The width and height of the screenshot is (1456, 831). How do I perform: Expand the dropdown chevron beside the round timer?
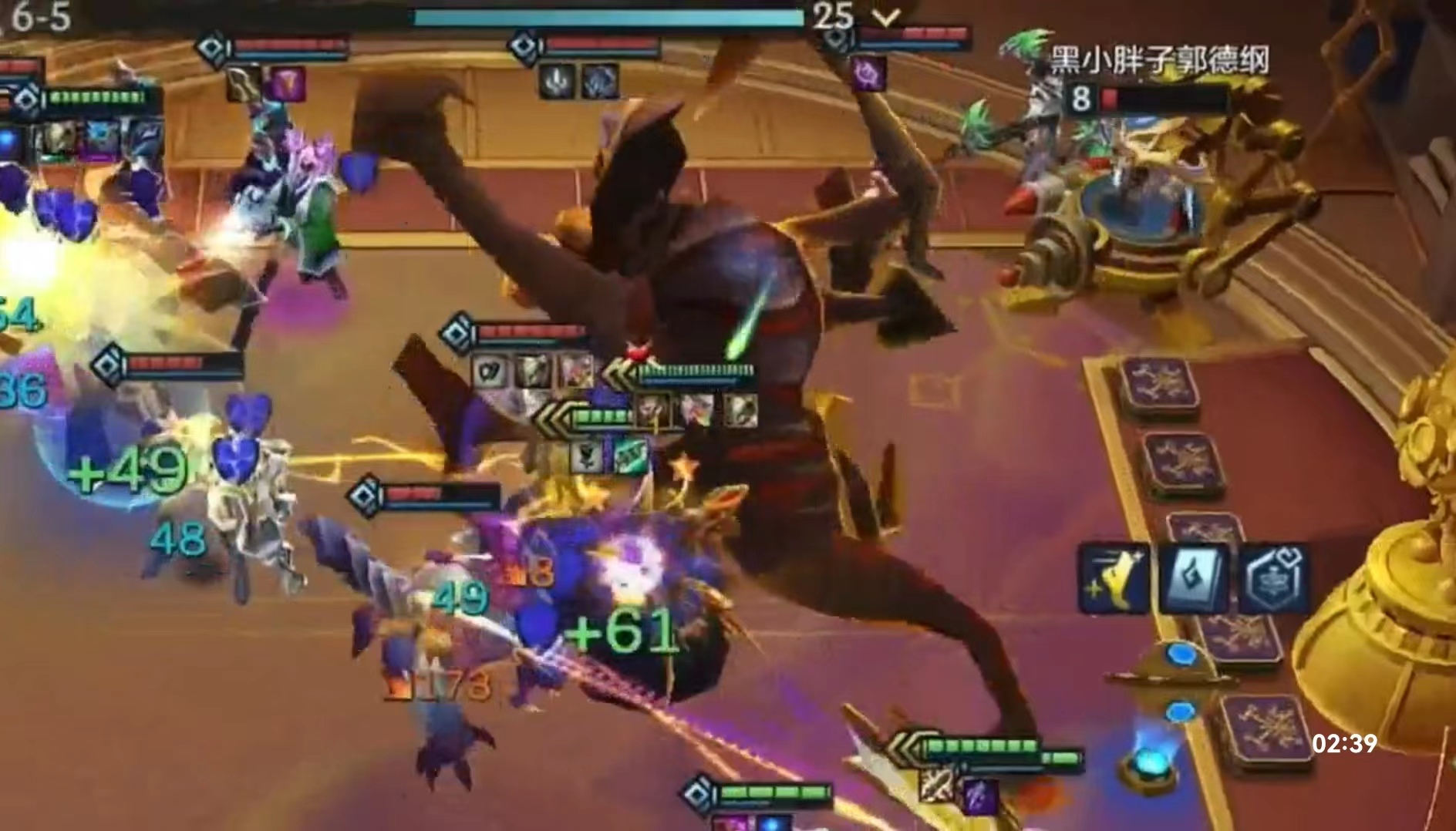pos(888,17)
